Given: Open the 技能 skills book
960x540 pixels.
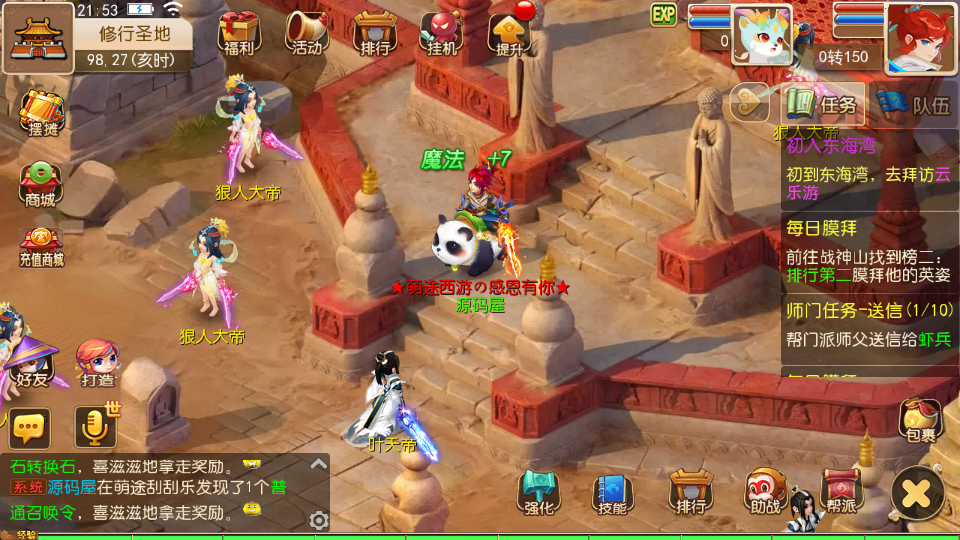Looking at the screenshot, I should (613, 492).
